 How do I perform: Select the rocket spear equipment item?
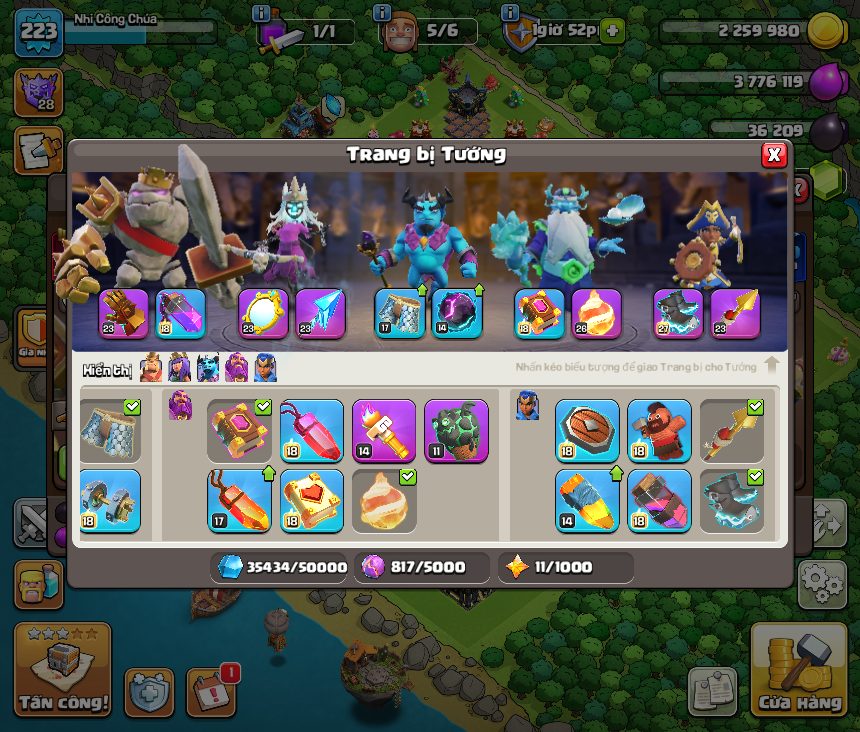(587, 500)
